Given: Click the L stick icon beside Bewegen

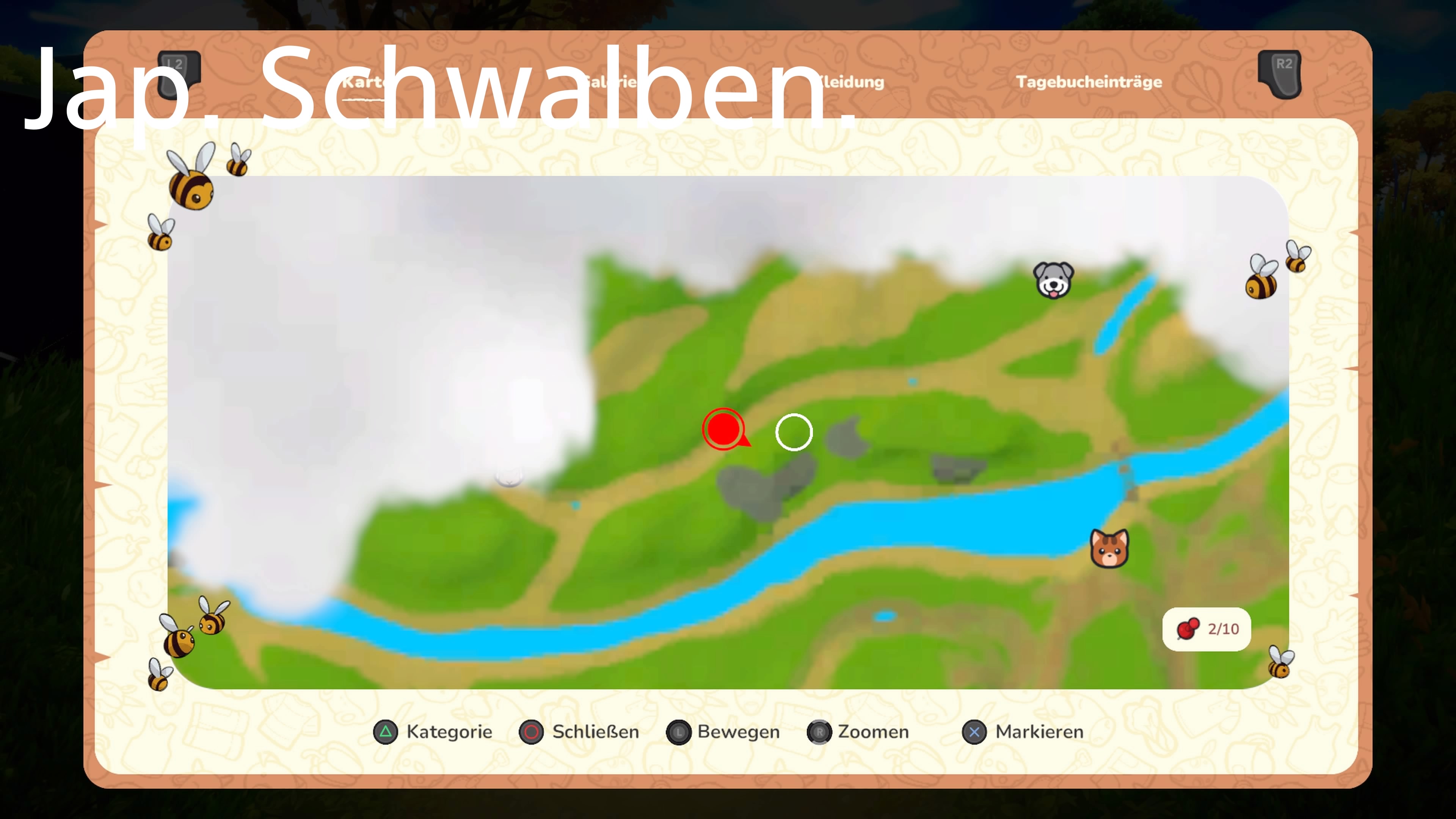Looking at the screenshot, I should point(678,732).
